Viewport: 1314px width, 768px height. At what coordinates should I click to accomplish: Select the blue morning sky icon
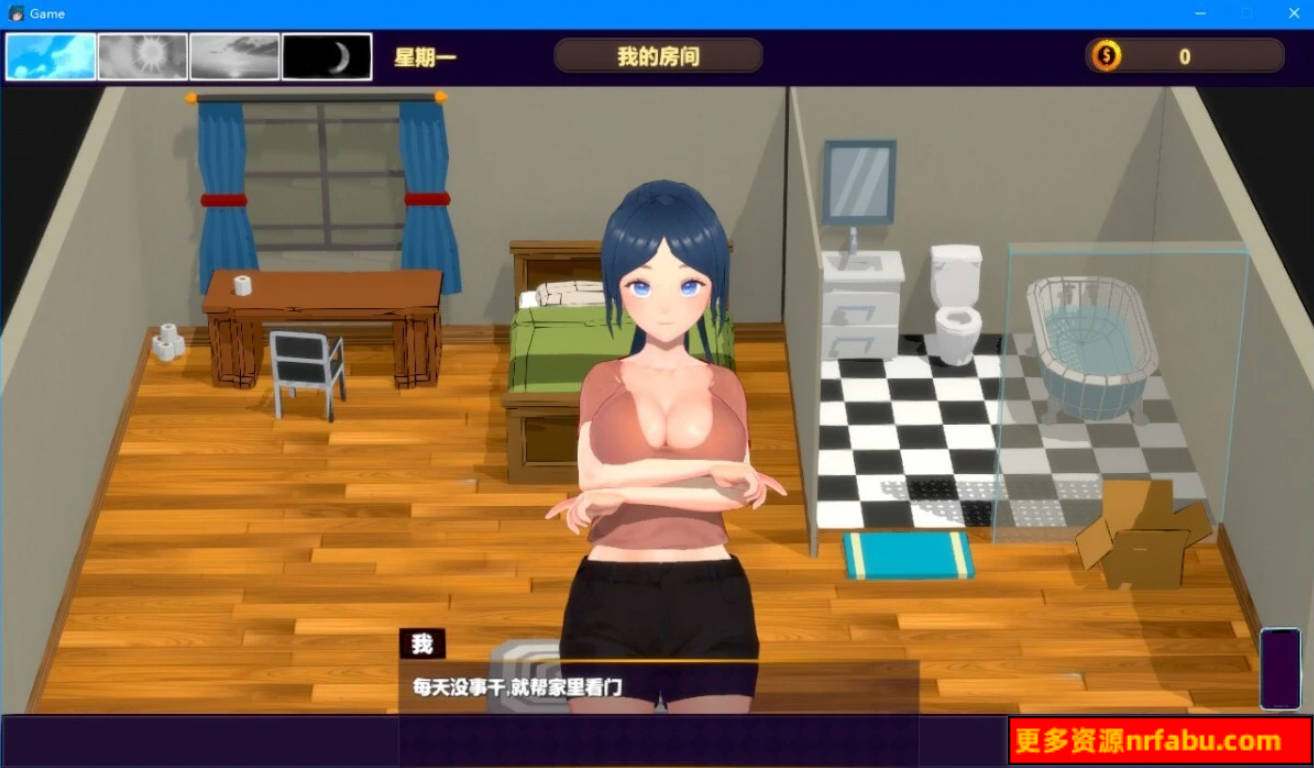[50, 57]
